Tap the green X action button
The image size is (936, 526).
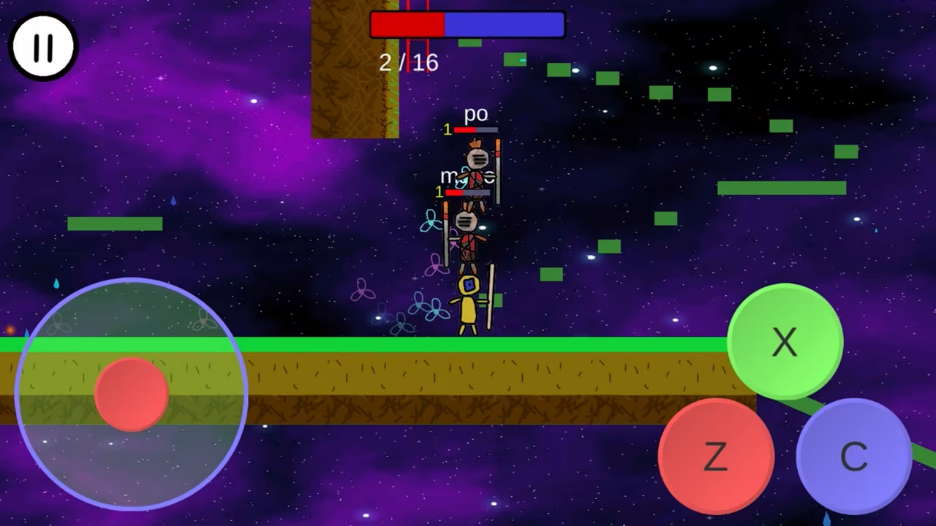point(785,342)
